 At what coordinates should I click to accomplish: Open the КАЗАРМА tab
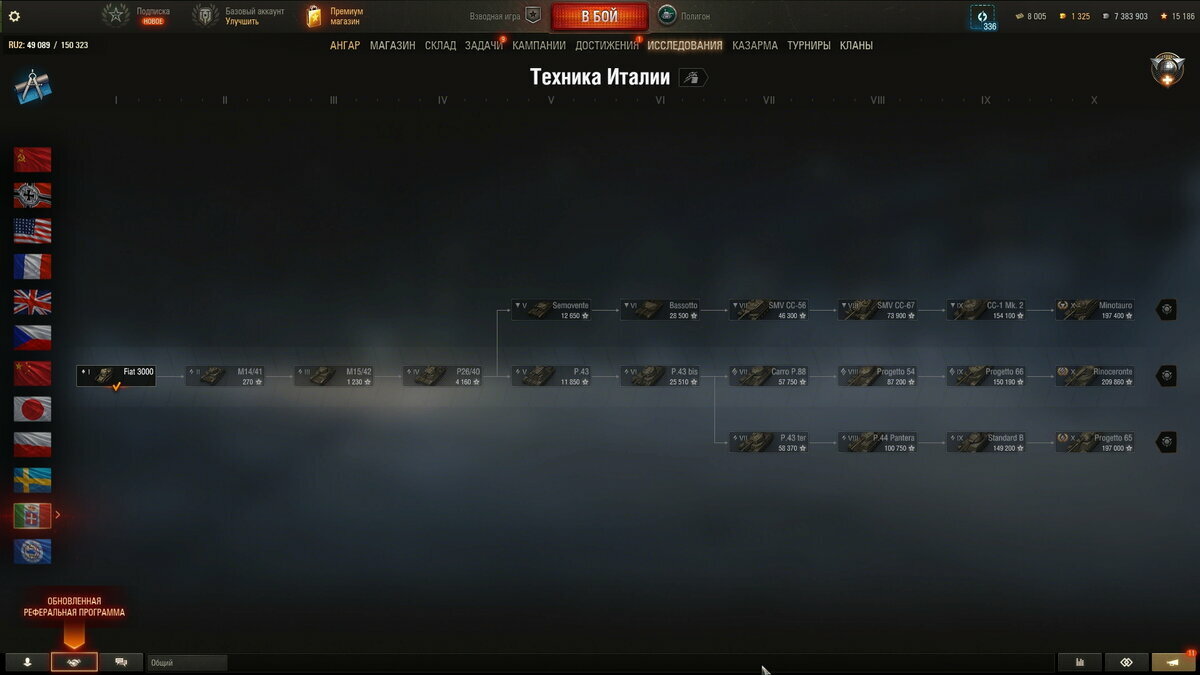754,45
